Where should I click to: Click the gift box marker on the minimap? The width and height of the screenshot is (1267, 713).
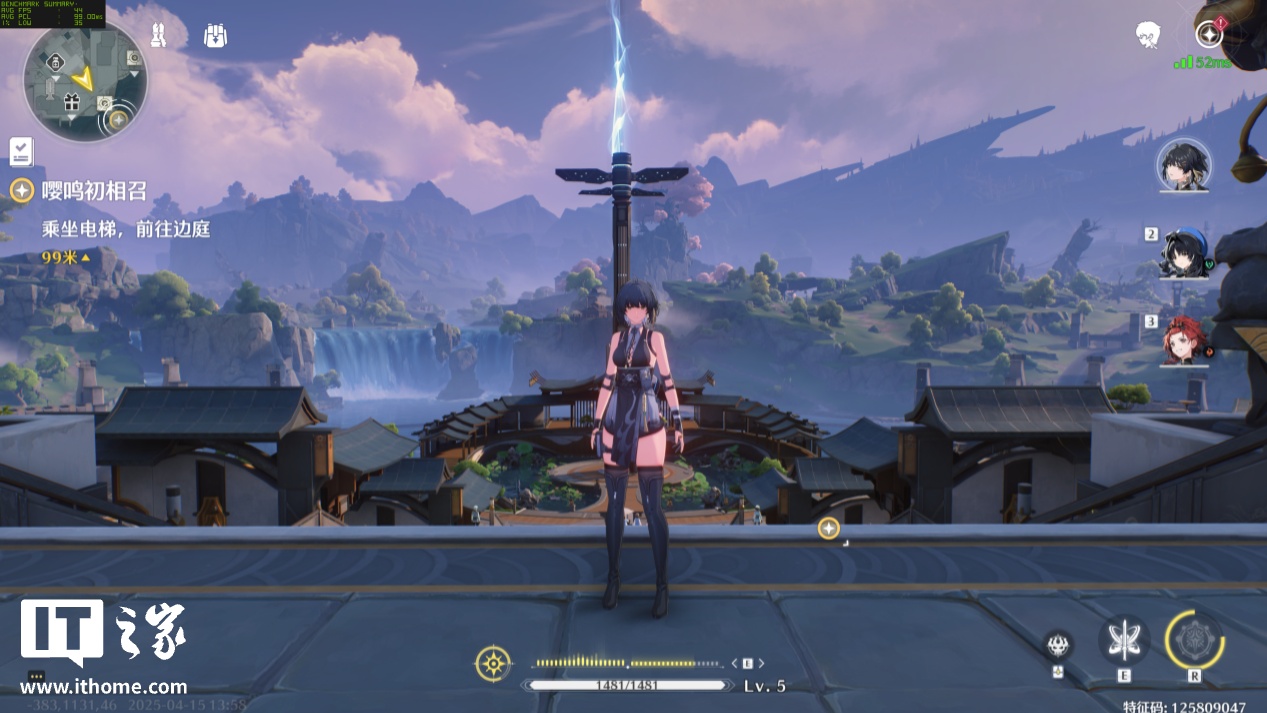click(71, 102)
